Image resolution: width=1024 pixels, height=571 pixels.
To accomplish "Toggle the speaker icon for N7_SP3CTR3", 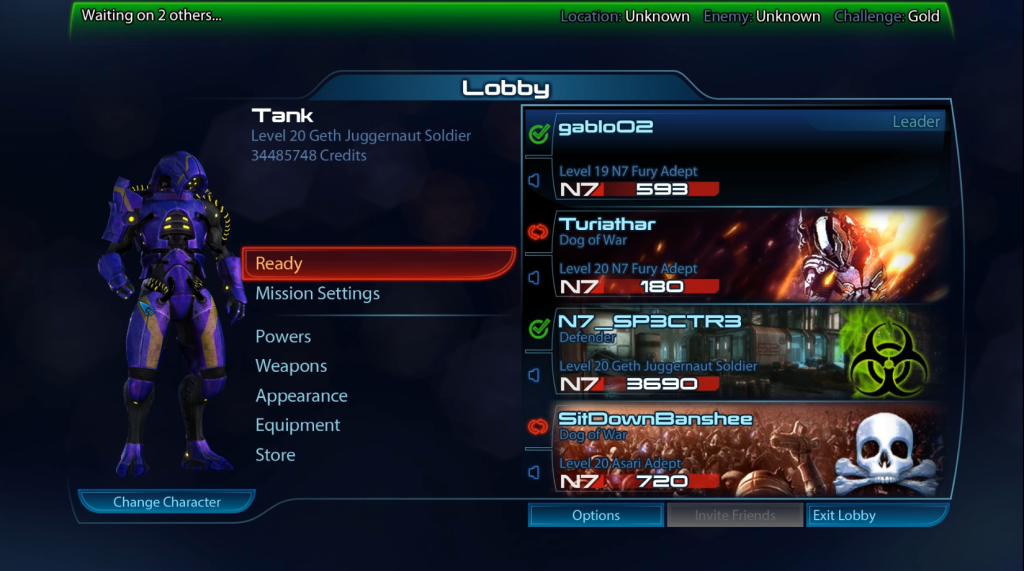I will pyautogui.click(x=534, y=375).
